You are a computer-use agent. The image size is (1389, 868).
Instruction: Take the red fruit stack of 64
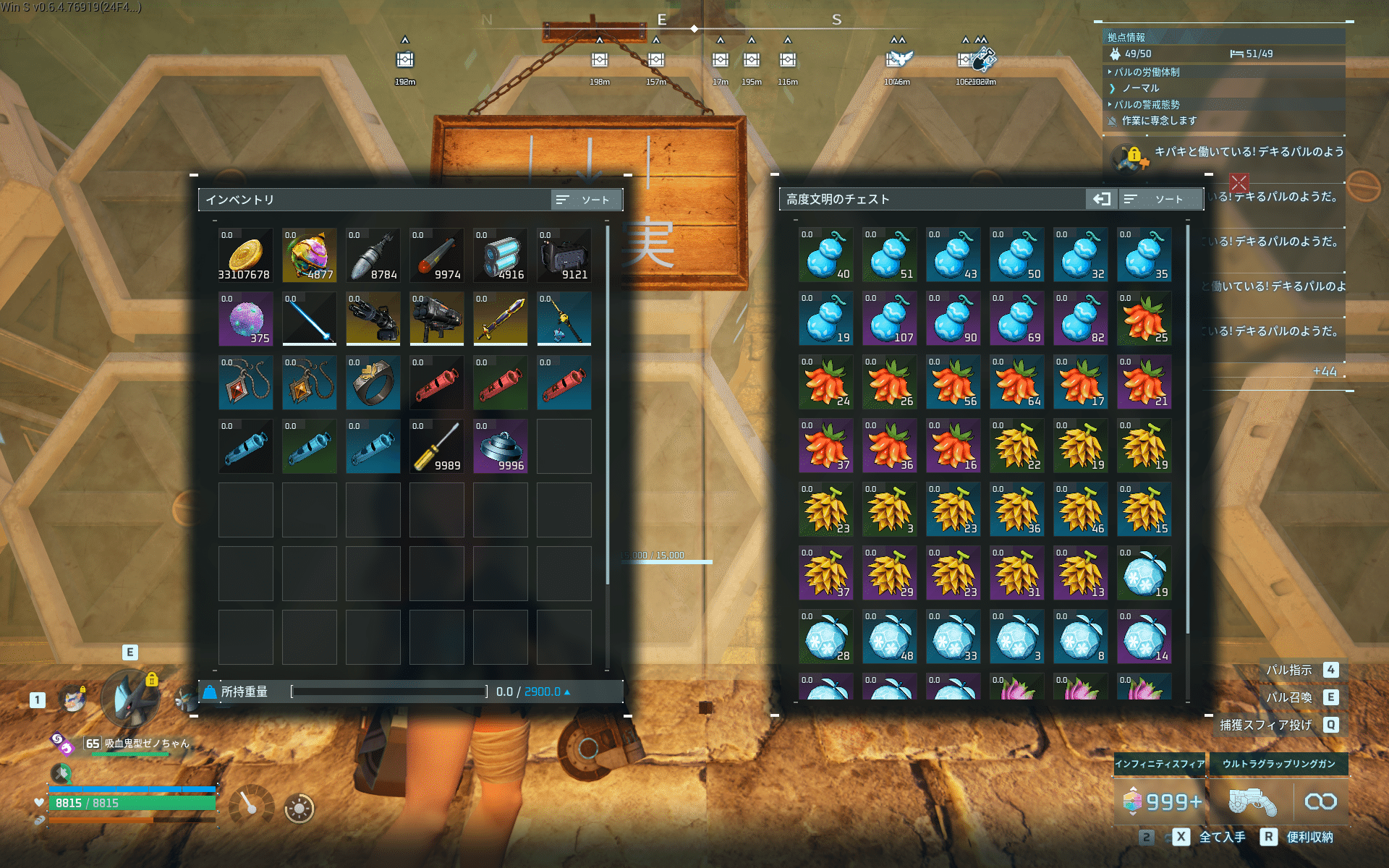point(1016,382)
